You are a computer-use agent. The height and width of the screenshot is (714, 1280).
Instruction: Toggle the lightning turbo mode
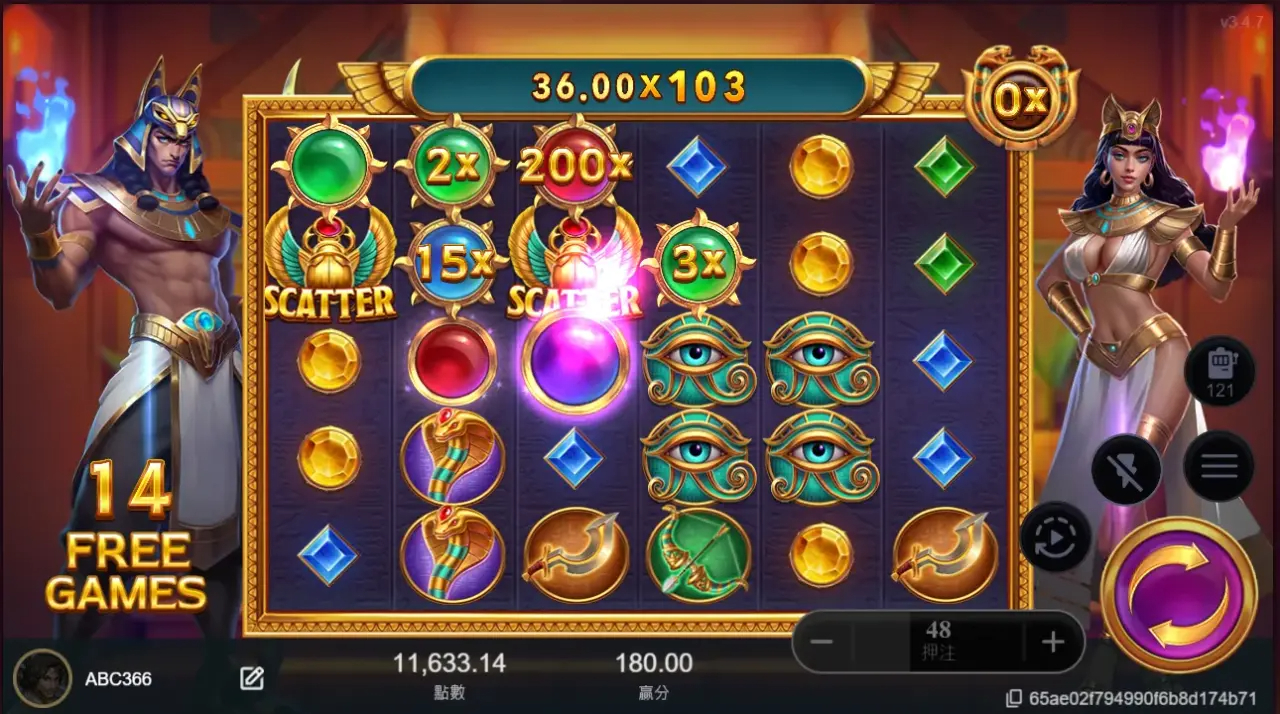[x=1126, y=469]
